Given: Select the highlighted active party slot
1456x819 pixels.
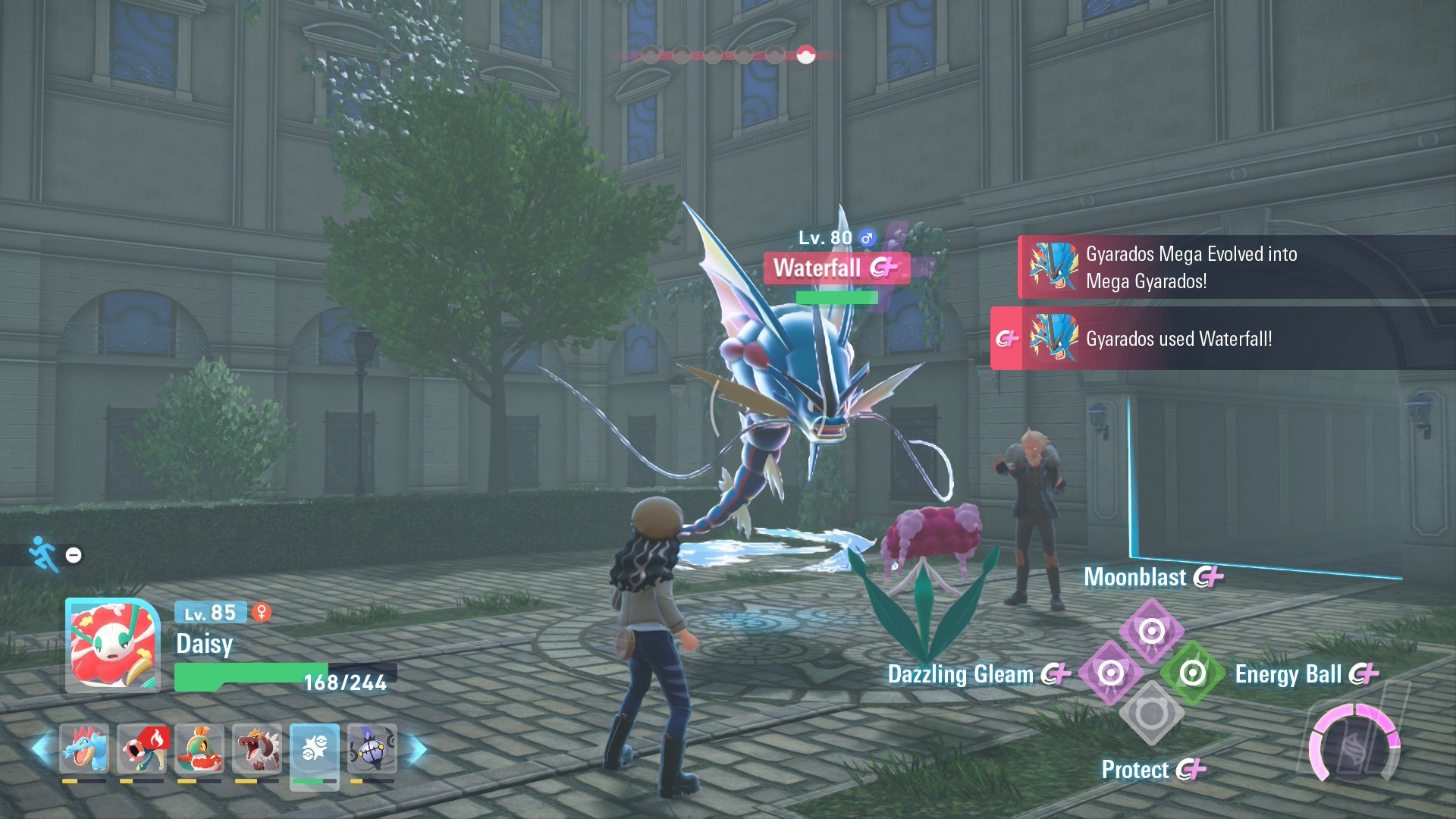Looking at the screenshot, I should (x=314, y=748).
